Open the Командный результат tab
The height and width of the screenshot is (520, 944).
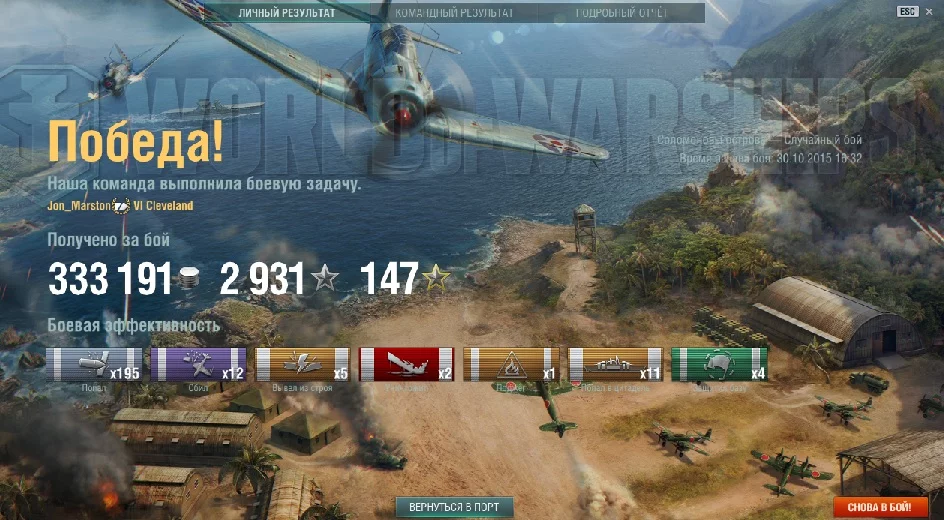[454, 13]
